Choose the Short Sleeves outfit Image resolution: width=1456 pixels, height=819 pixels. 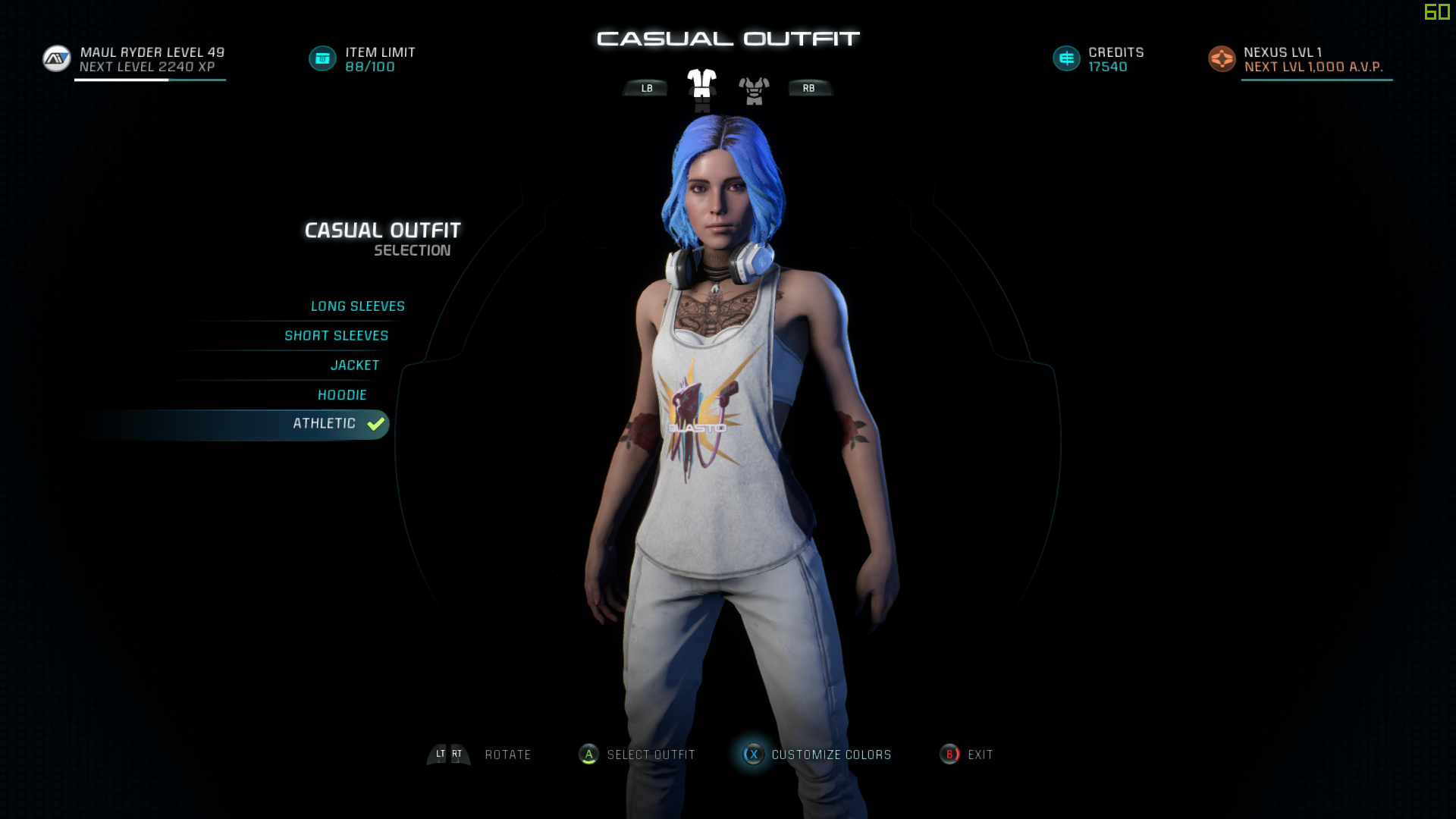tap(336, 336)
